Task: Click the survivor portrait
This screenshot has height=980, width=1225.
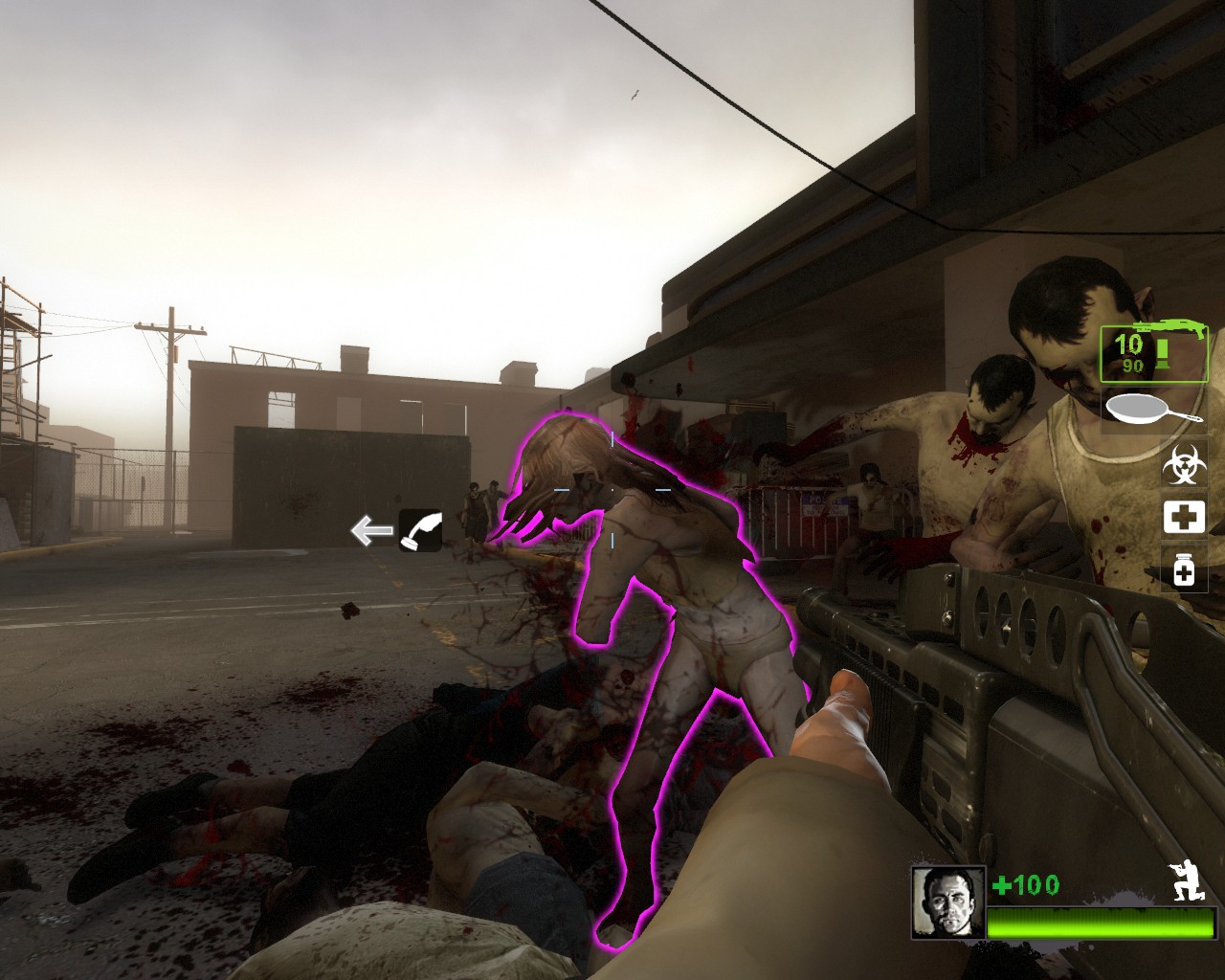Action: point(947,902)
